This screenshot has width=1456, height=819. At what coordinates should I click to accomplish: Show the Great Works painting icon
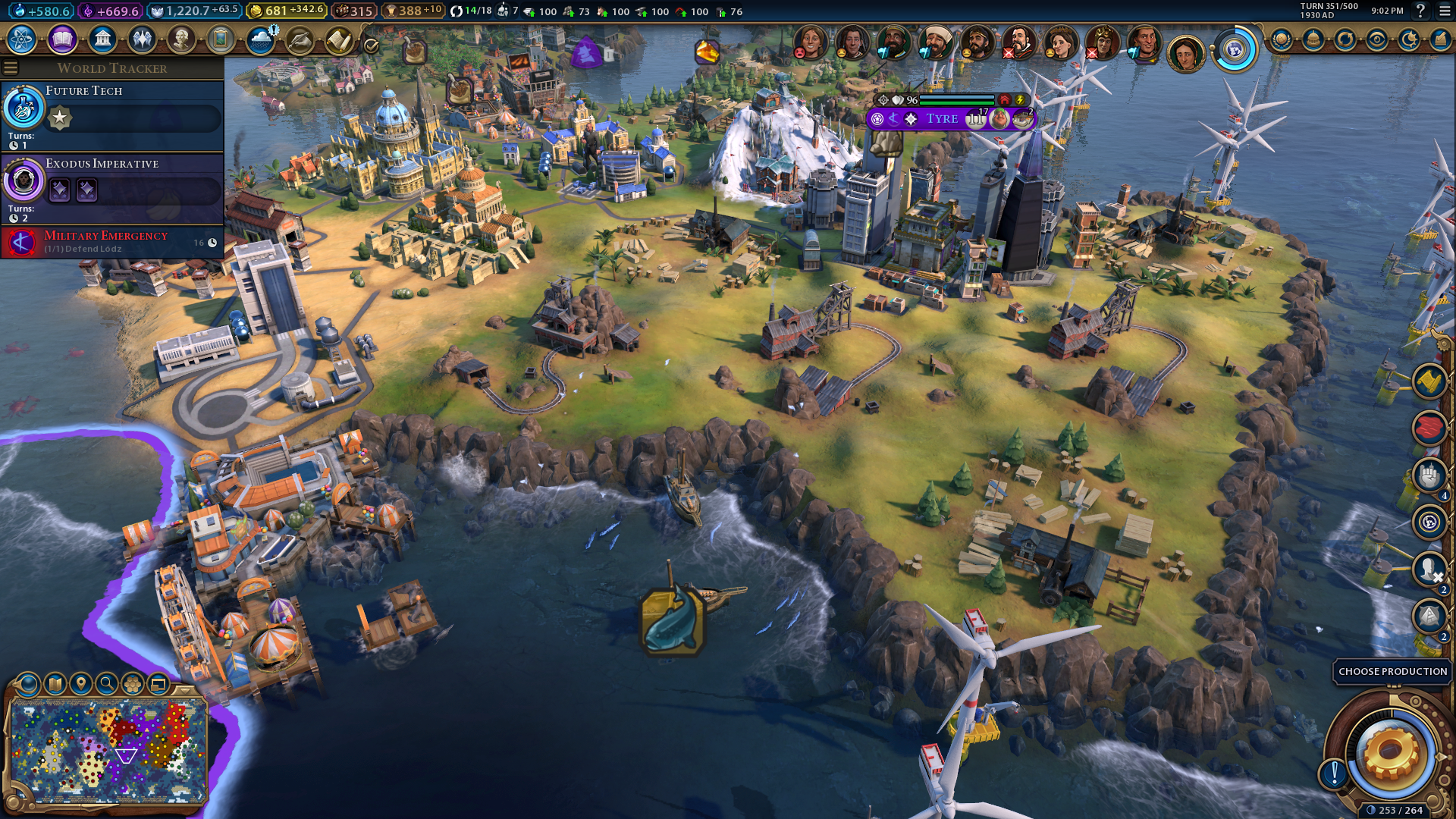(221, 39)
